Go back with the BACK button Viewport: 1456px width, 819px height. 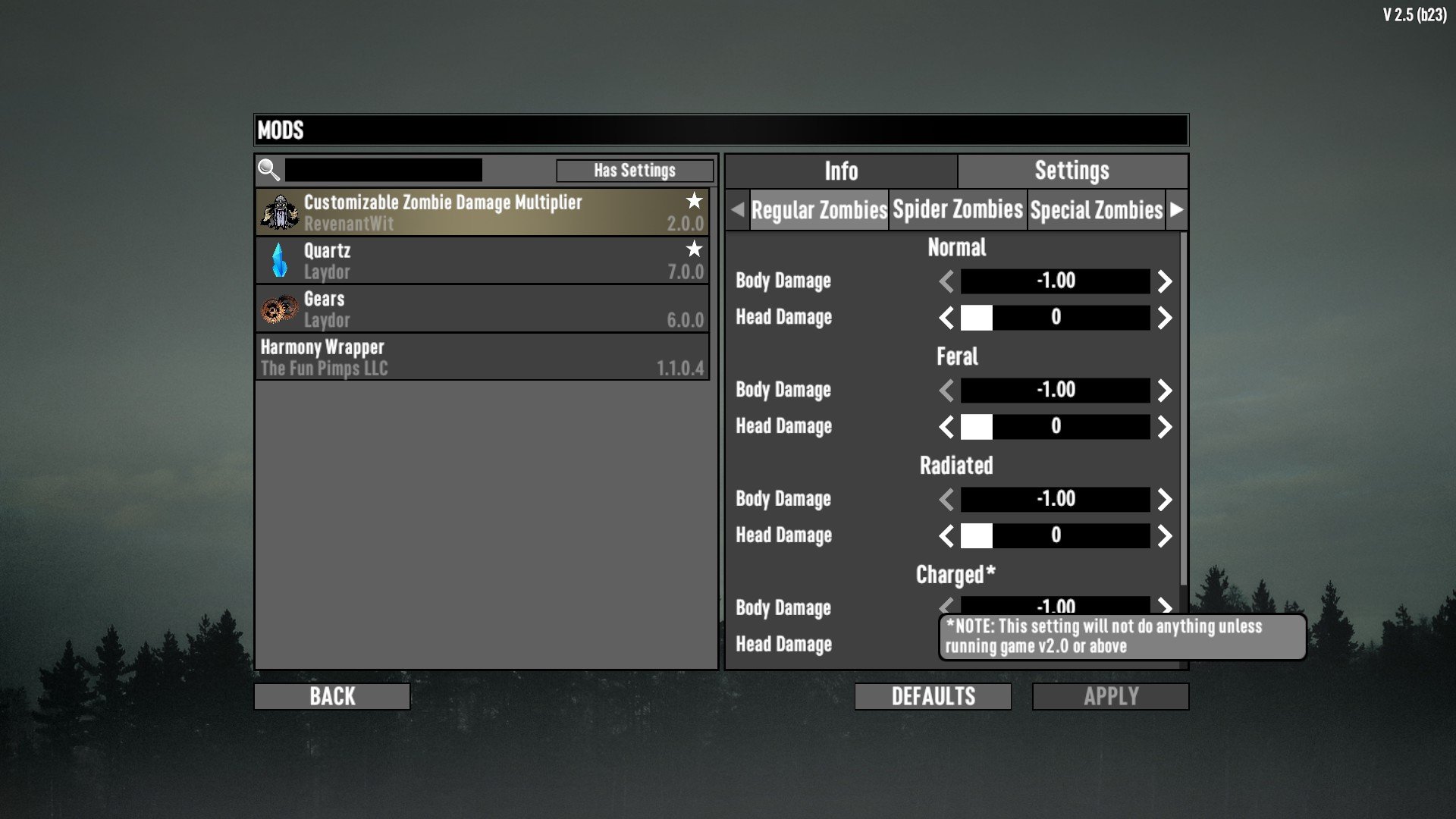(x=332, y=696)
